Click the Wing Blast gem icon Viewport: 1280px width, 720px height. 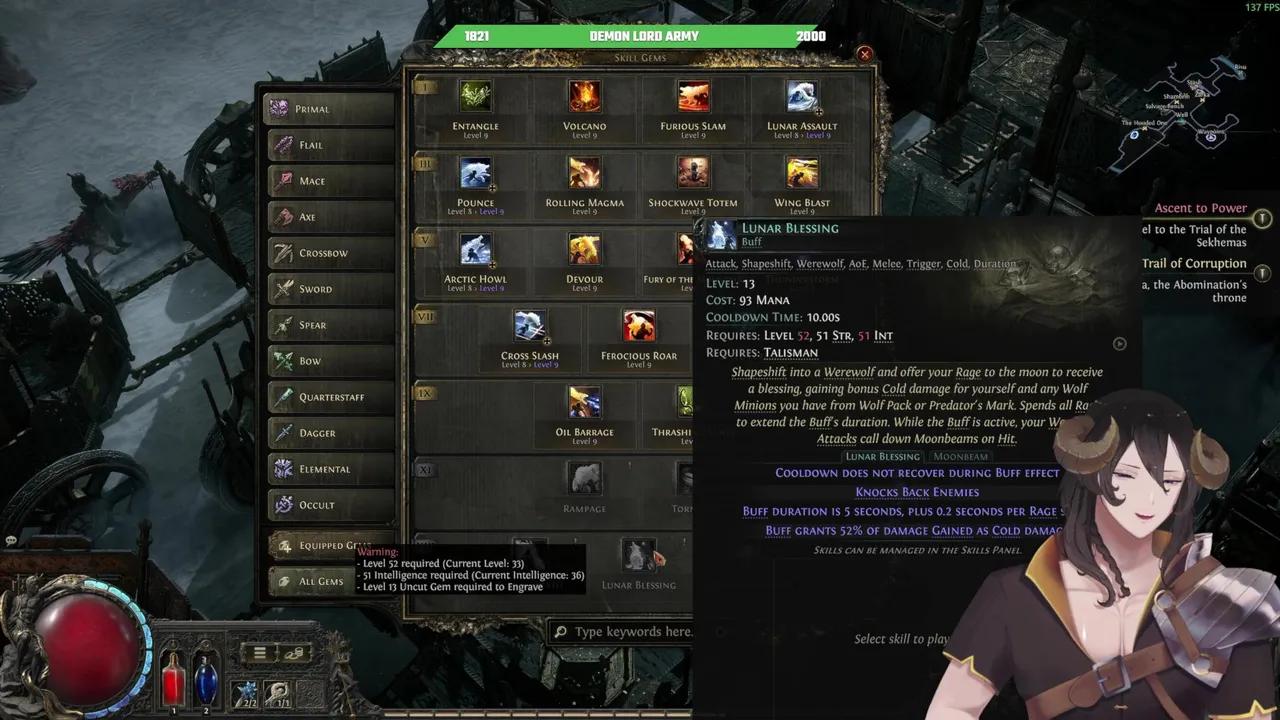click(x=800, y=173)
